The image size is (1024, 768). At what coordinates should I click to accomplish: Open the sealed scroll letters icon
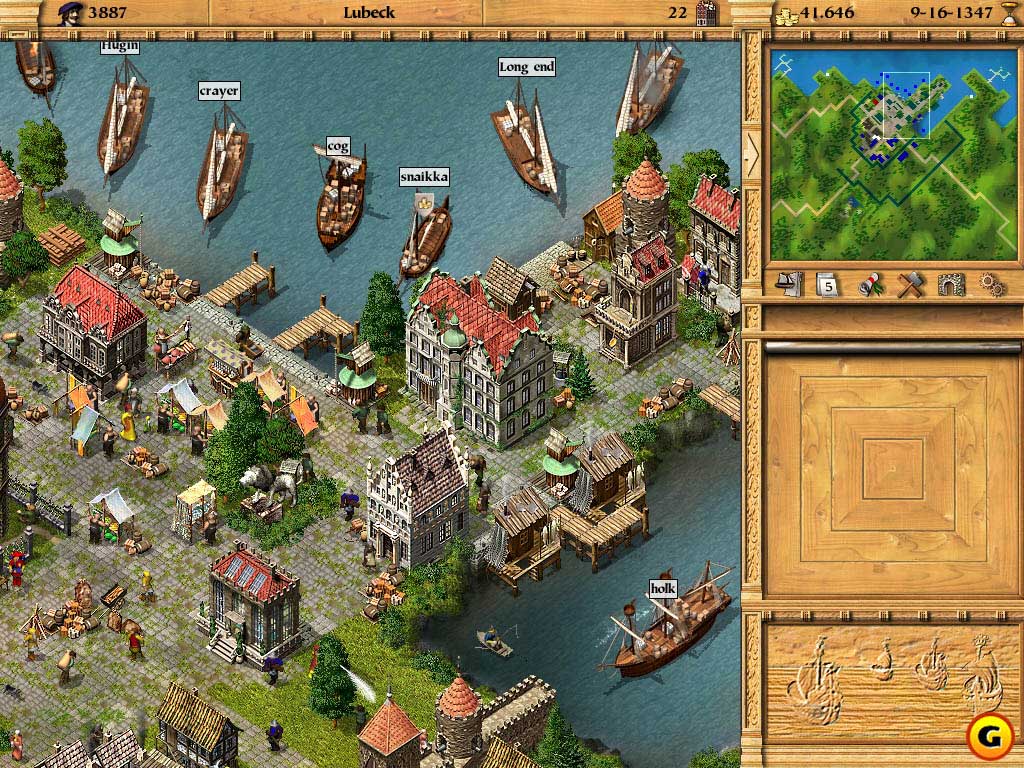pos(869,285)
